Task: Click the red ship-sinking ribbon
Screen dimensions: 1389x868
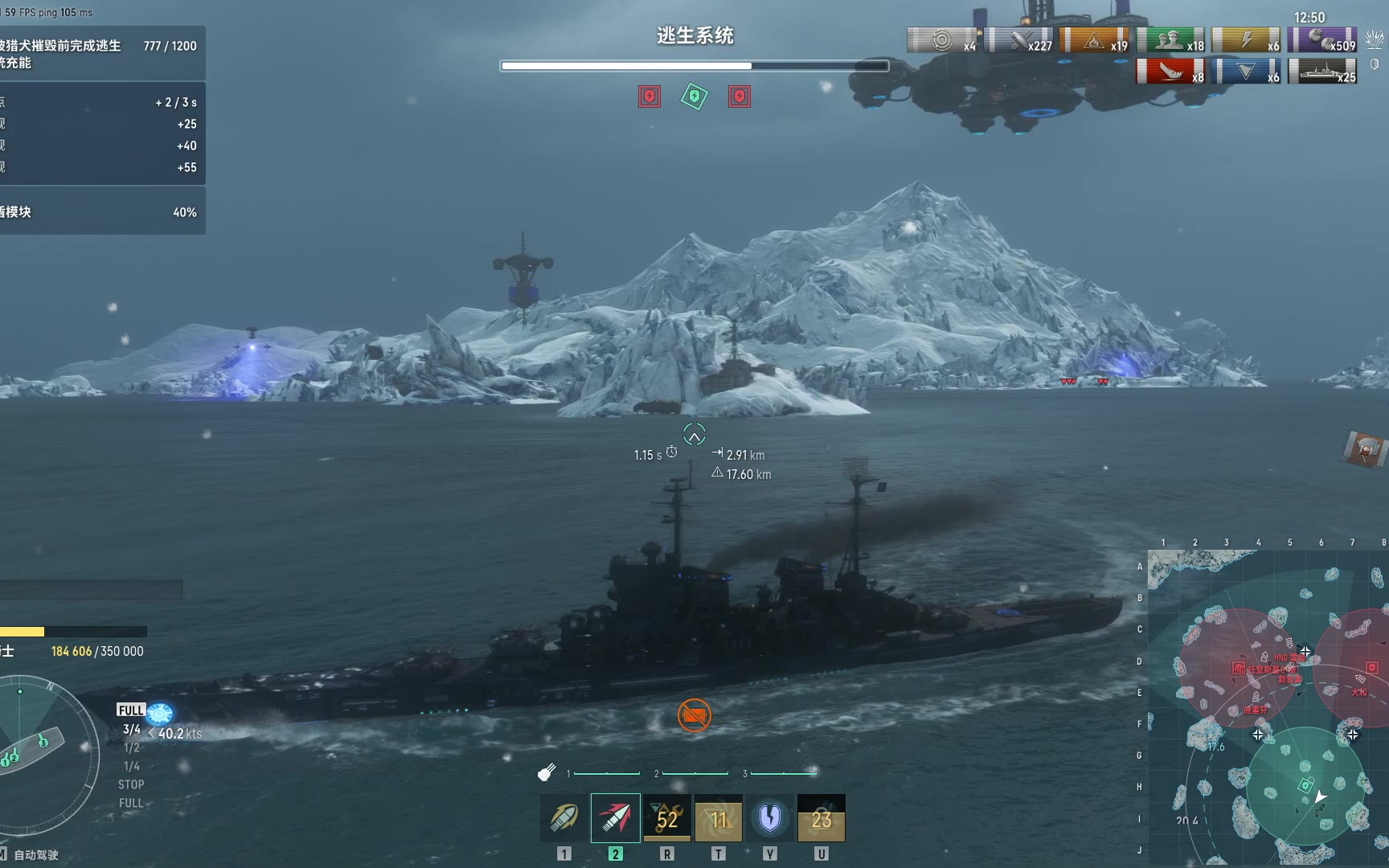Action: click(1170, 72)
